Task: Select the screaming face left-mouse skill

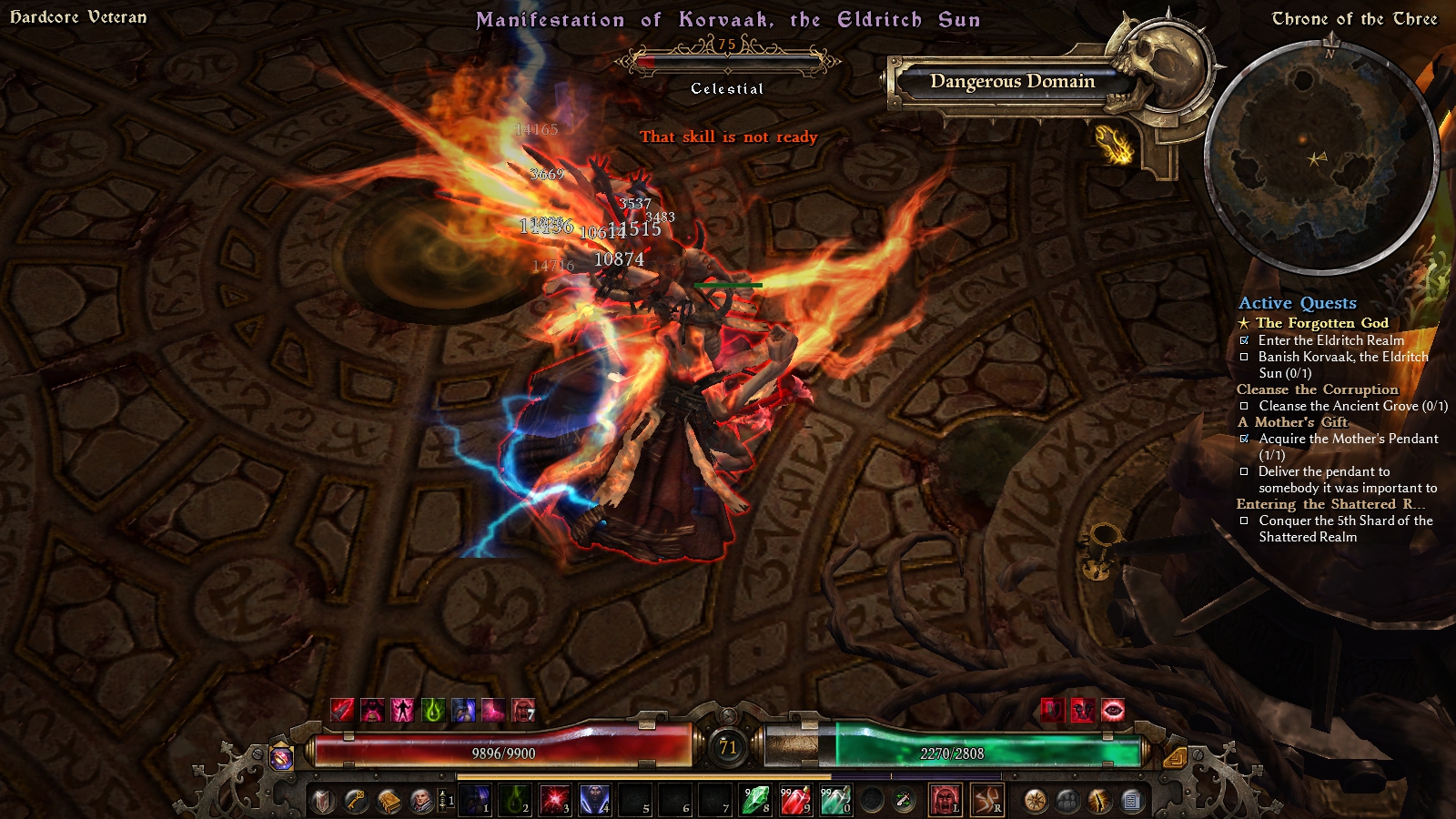Action: (x=945, y=801)
